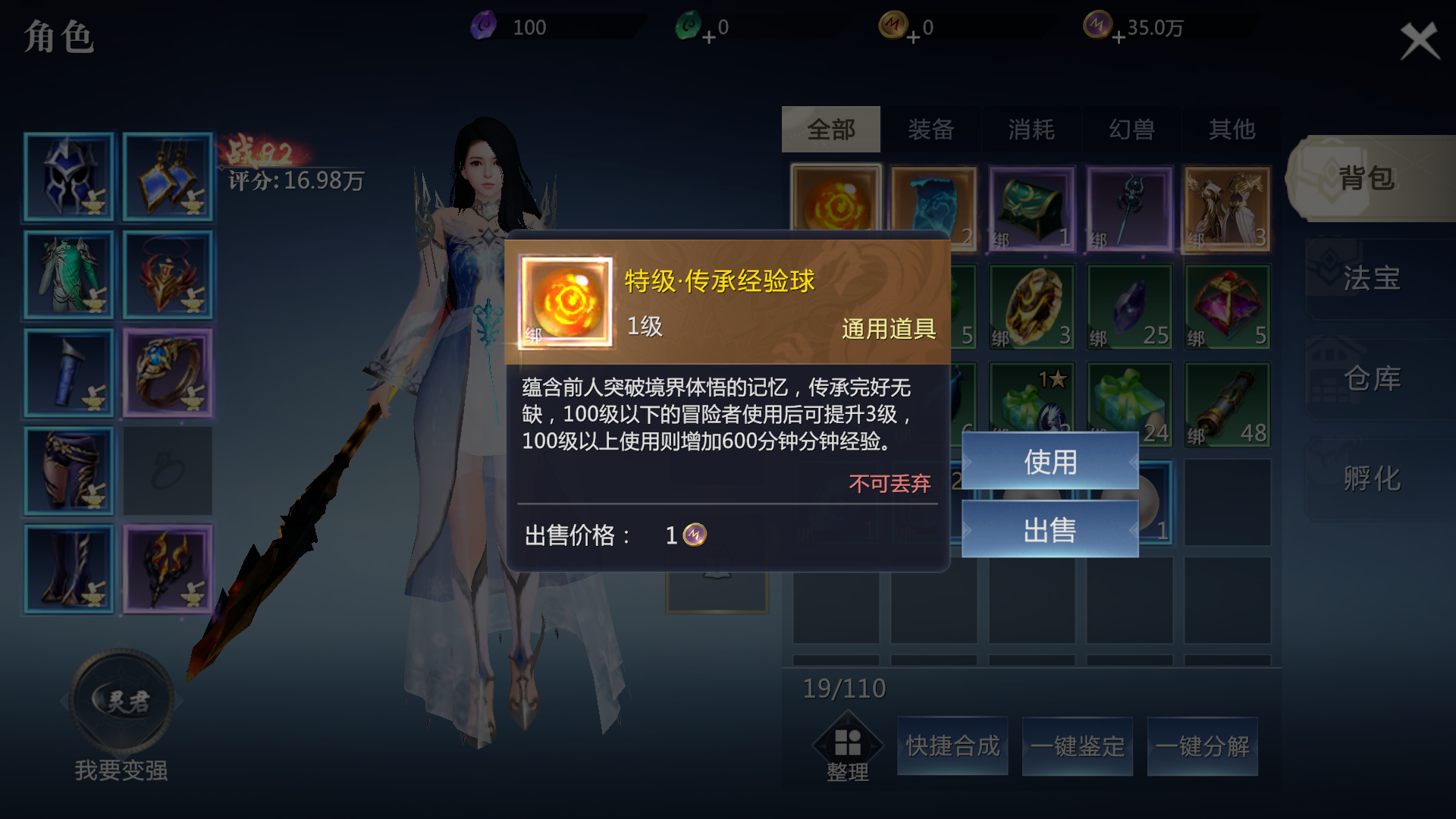This screenshot has height=819, width=1456.
Task: Switch to the 幻兽 inventory tab
Action: (x=1130, y=129)
